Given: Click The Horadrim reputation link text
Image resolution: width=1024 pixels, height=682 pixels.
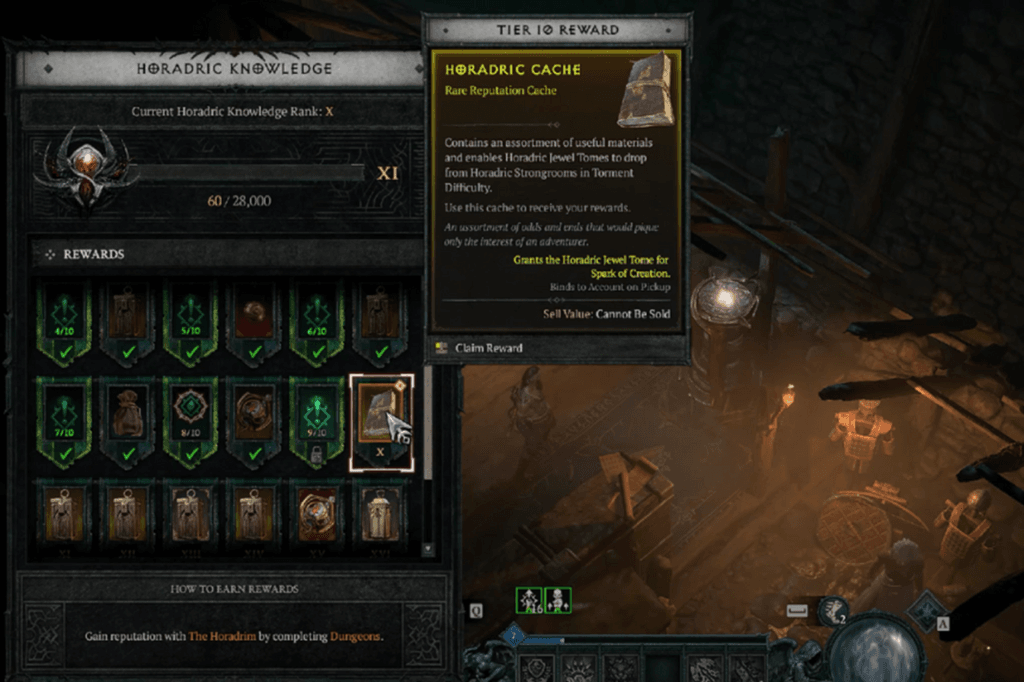Looking at the screenshot, I should pos(209,636).
